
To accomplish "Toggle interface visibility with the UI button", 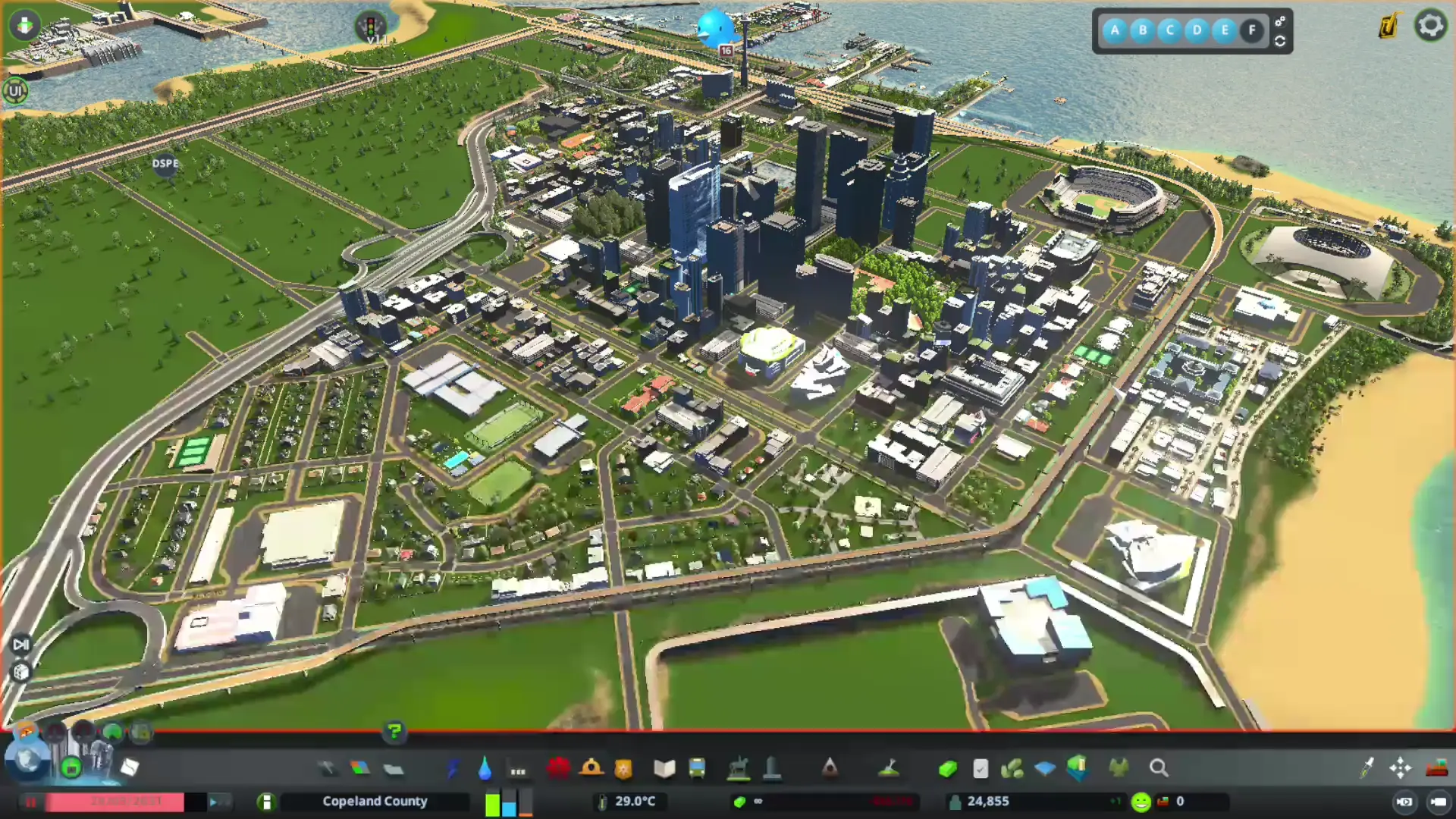I will pyautogui.click(x=16, y=91).
